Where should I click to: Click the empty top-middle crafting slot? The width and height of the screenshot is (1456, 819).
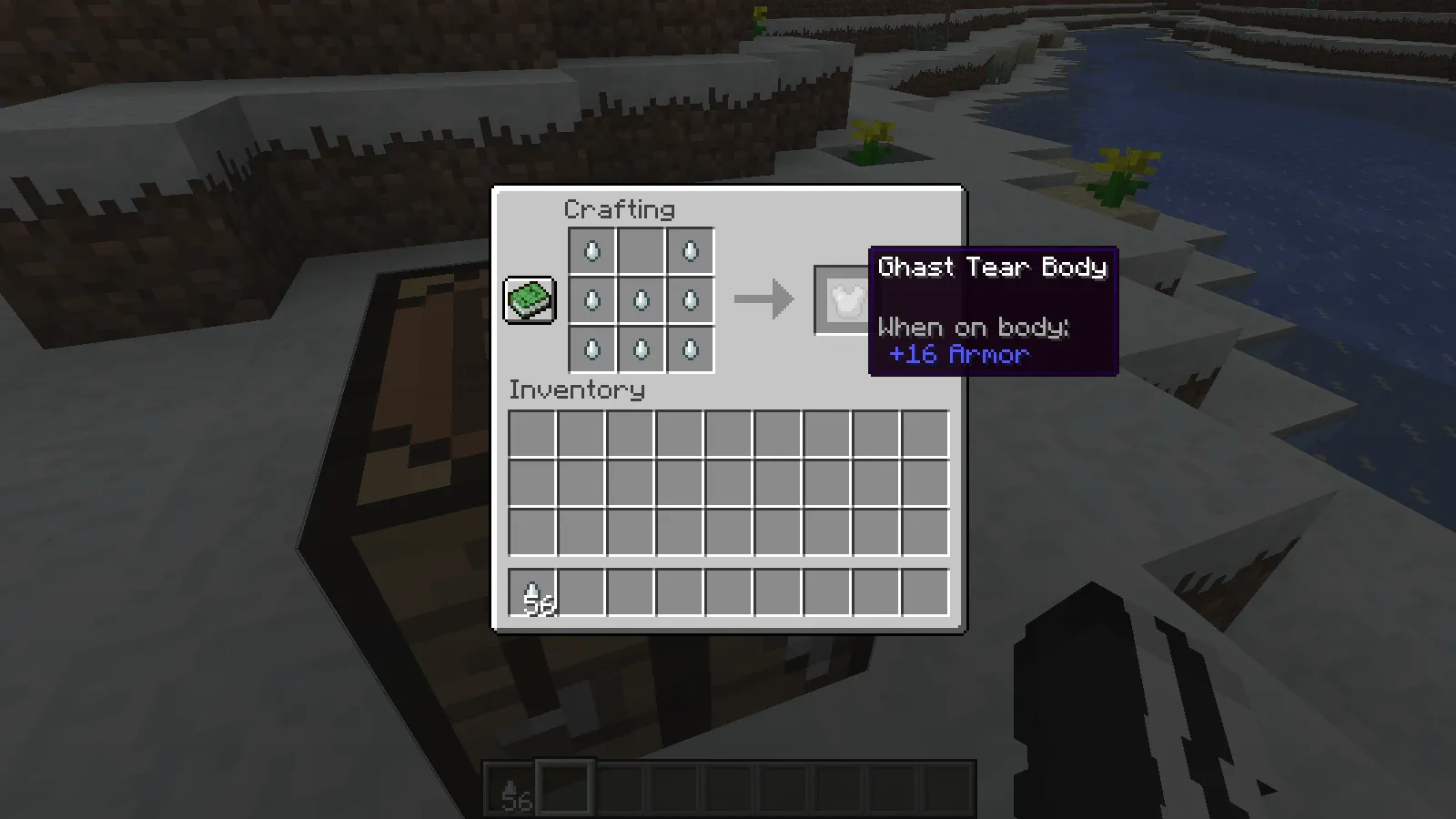coord(641,251)
